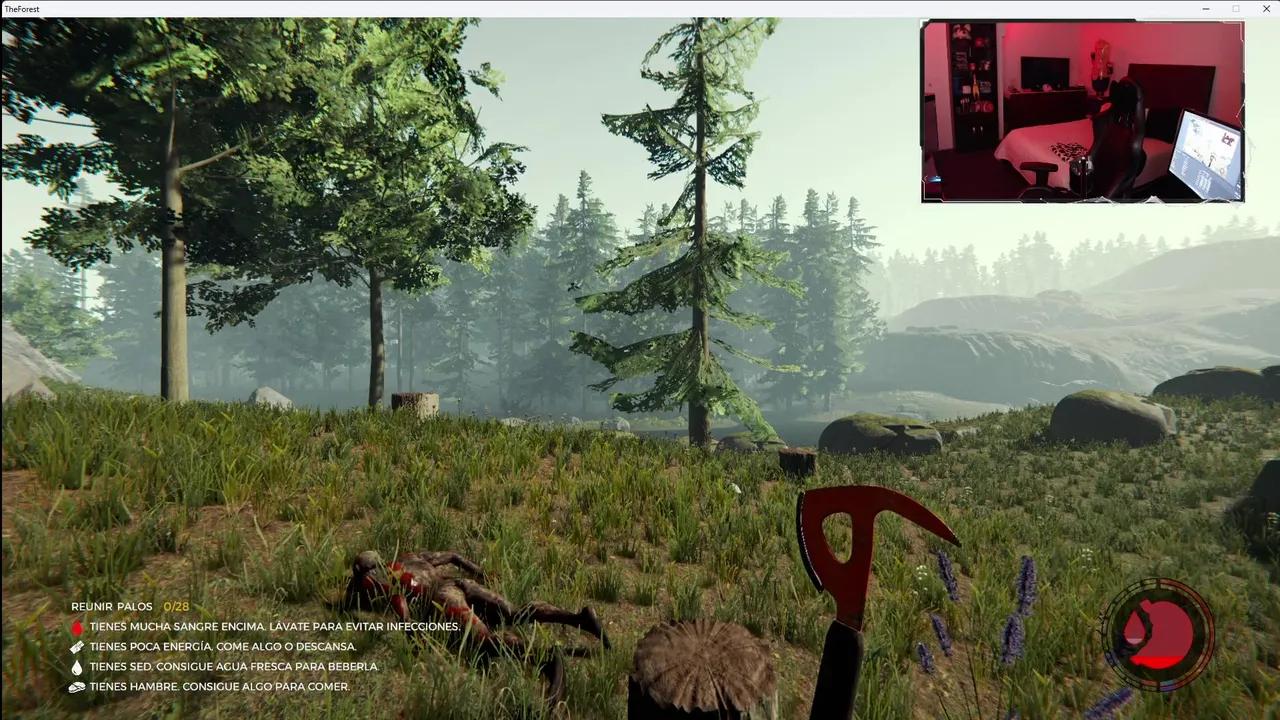Click the low energy status icon
The width and height of the screenshot is (1280, 720).
pyautogui.click(x=78, y=646)
